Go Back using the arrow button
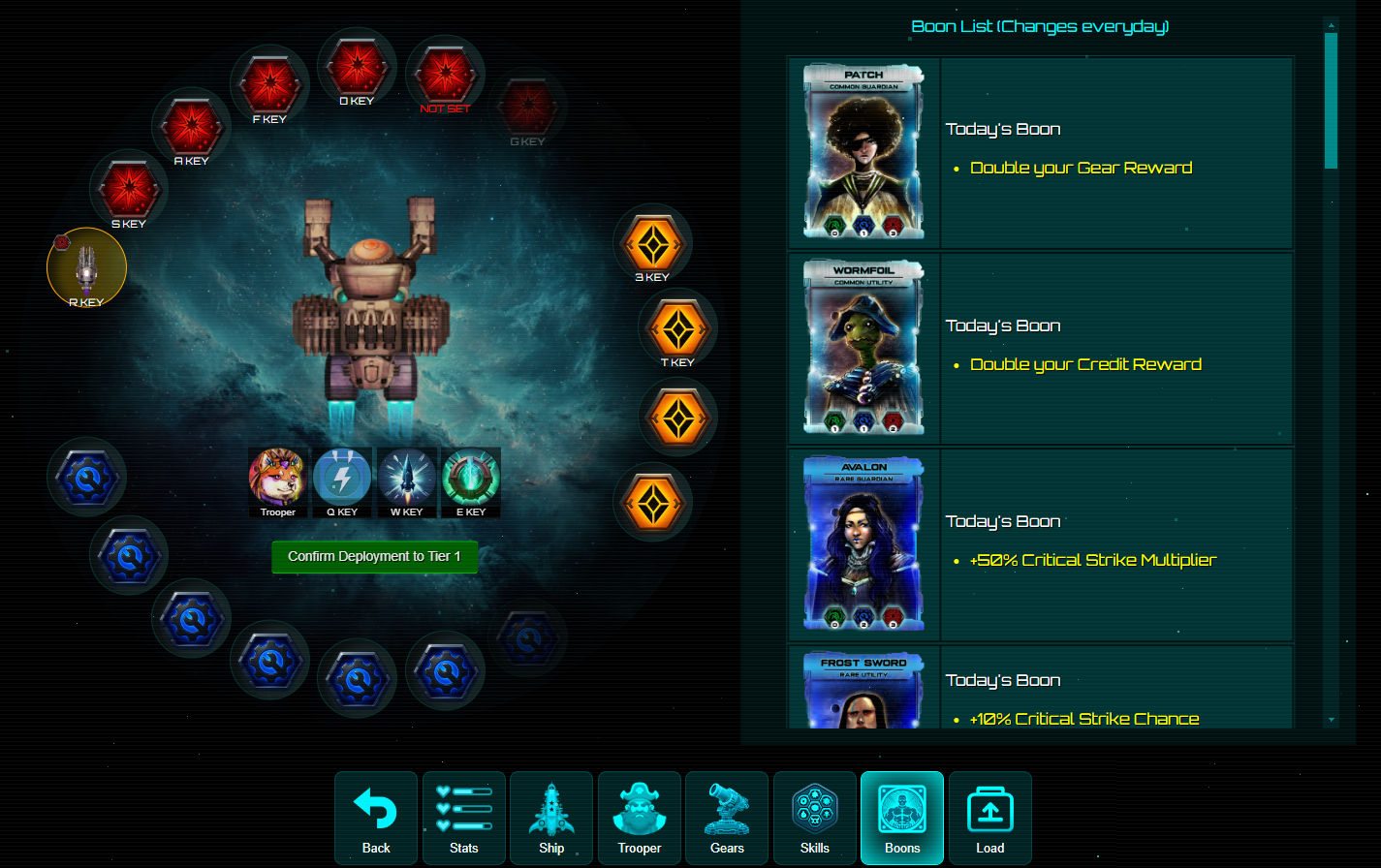This screenshot has width=1381, height=868. coord(376,818)
